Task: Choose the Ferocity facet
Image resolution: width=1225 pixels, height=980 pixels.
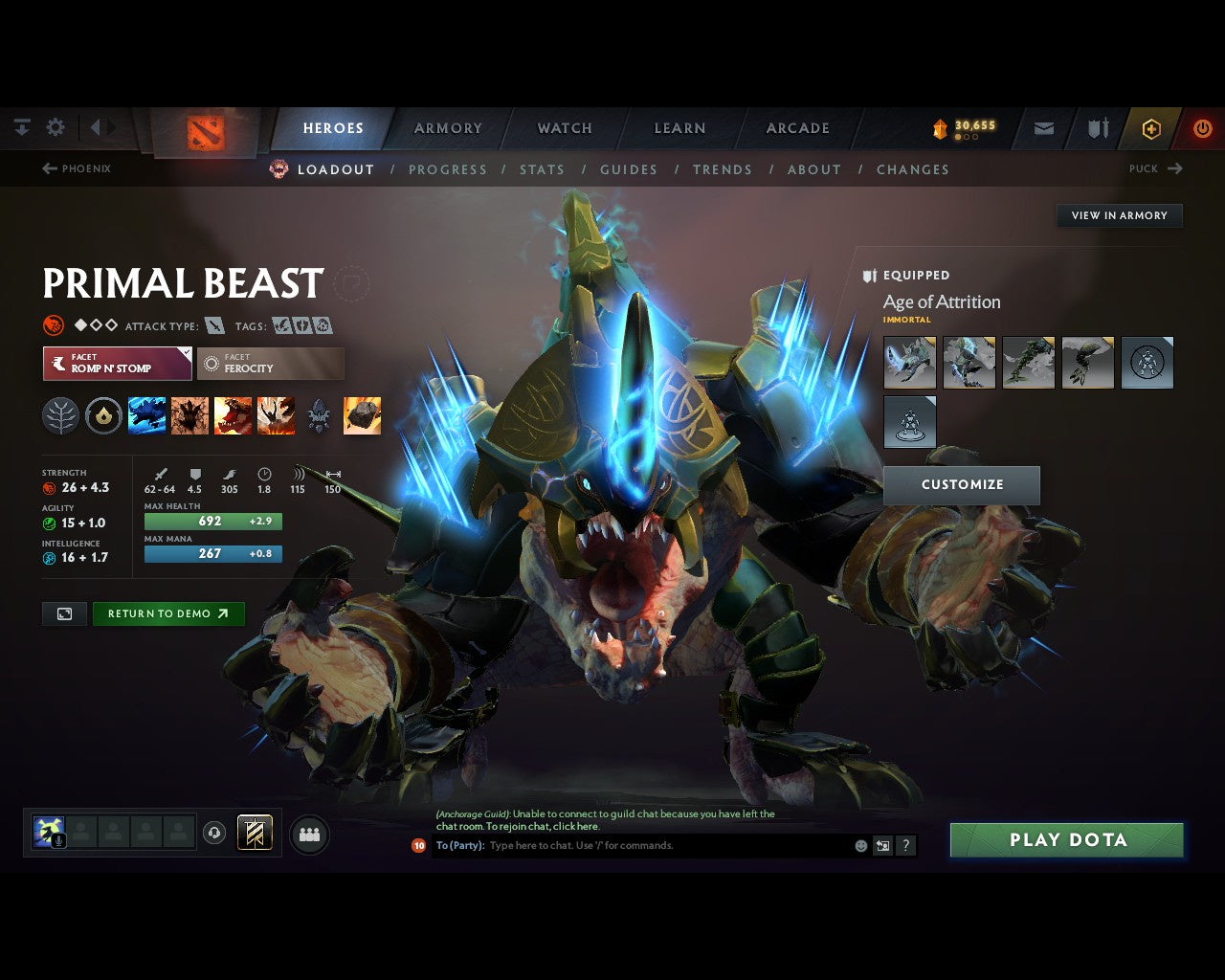Action: [271, 364]
